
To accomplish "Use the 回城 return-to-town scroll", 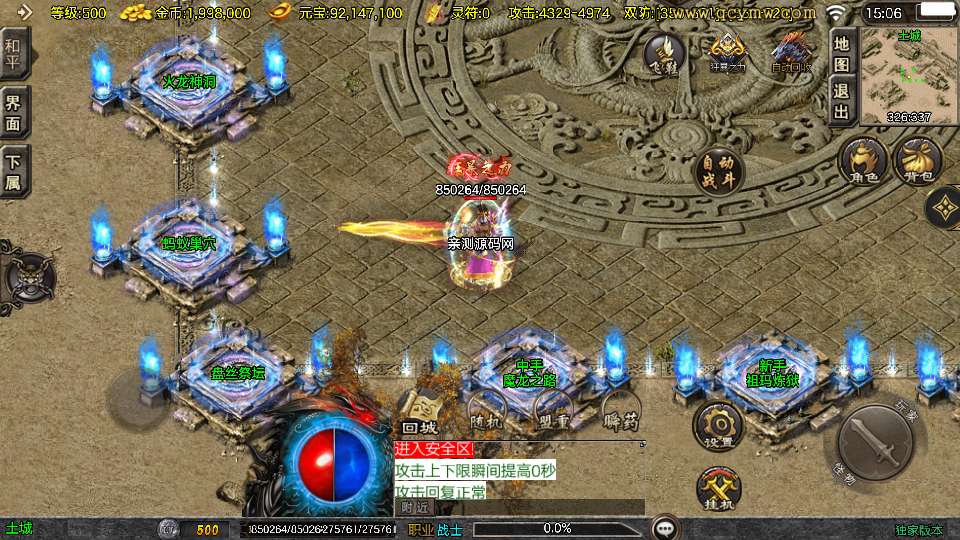I will click(x=420, y=412).
